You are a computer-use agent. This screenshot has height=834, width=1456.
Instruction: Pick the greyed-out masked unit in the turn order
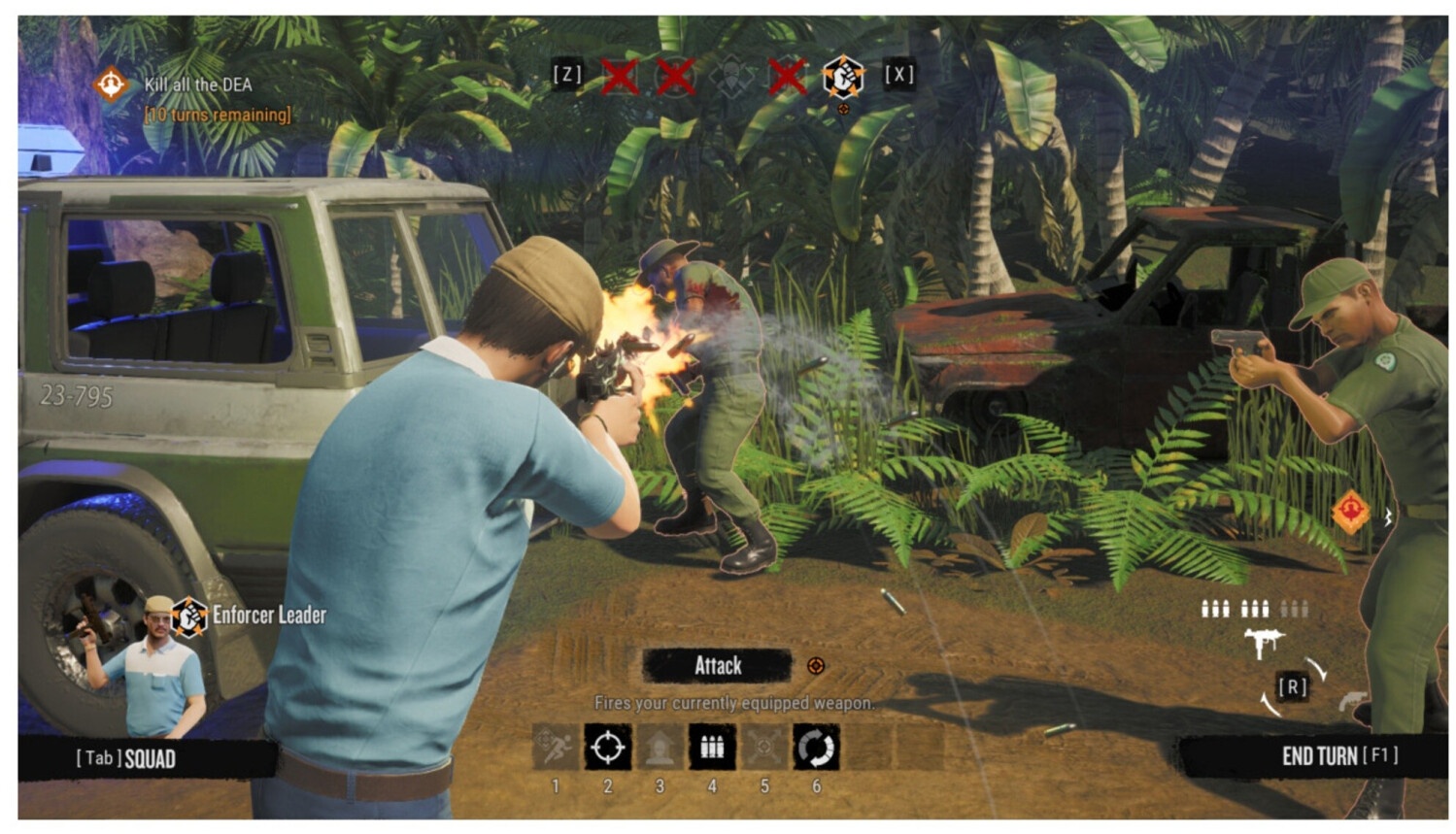pos(731,76)
